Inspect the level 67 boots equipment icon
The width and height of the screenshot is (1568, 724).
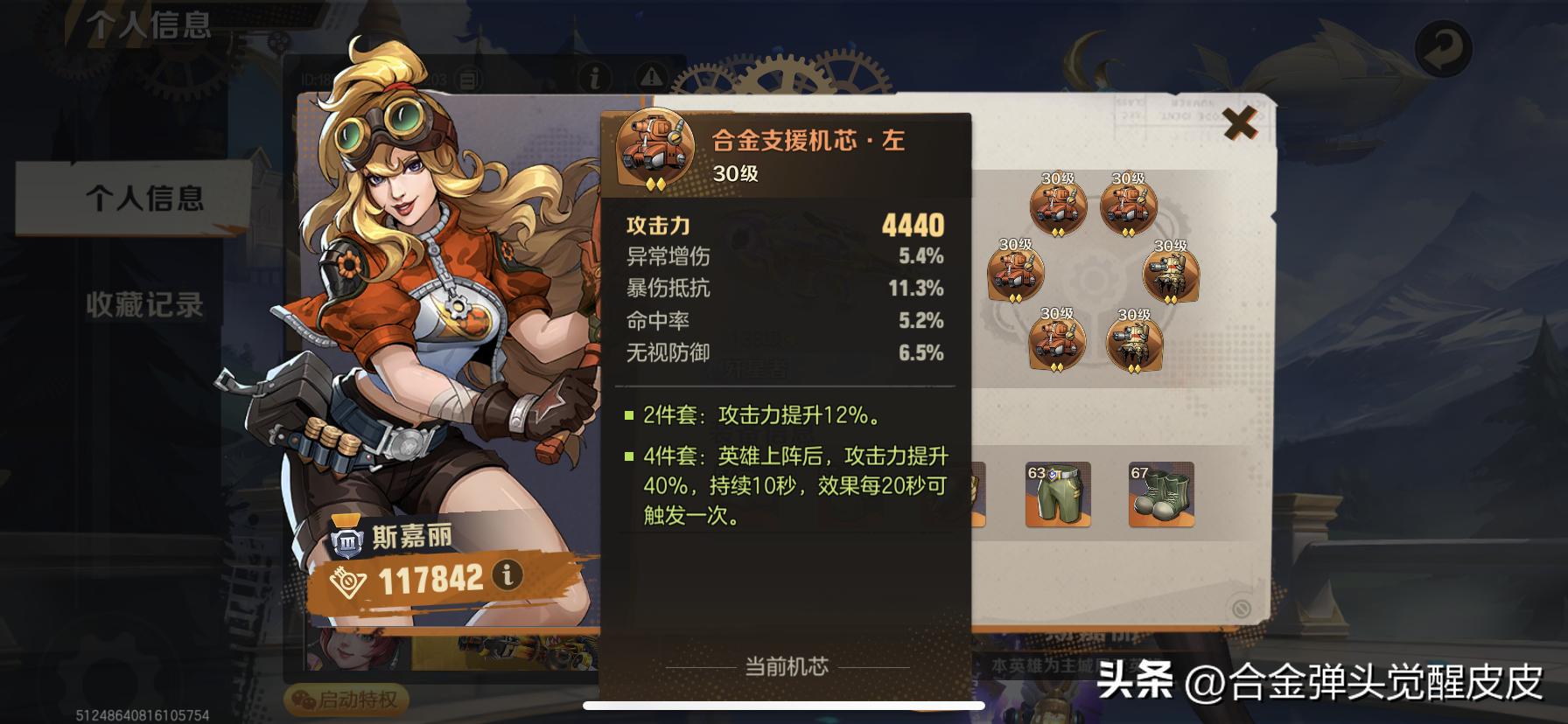pyautogui.click(x=1161, y=496)
